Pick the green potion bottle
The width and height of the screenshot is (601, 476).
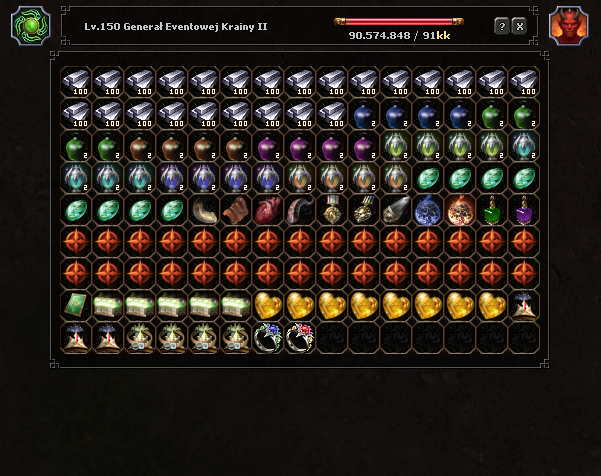[491, 210]
